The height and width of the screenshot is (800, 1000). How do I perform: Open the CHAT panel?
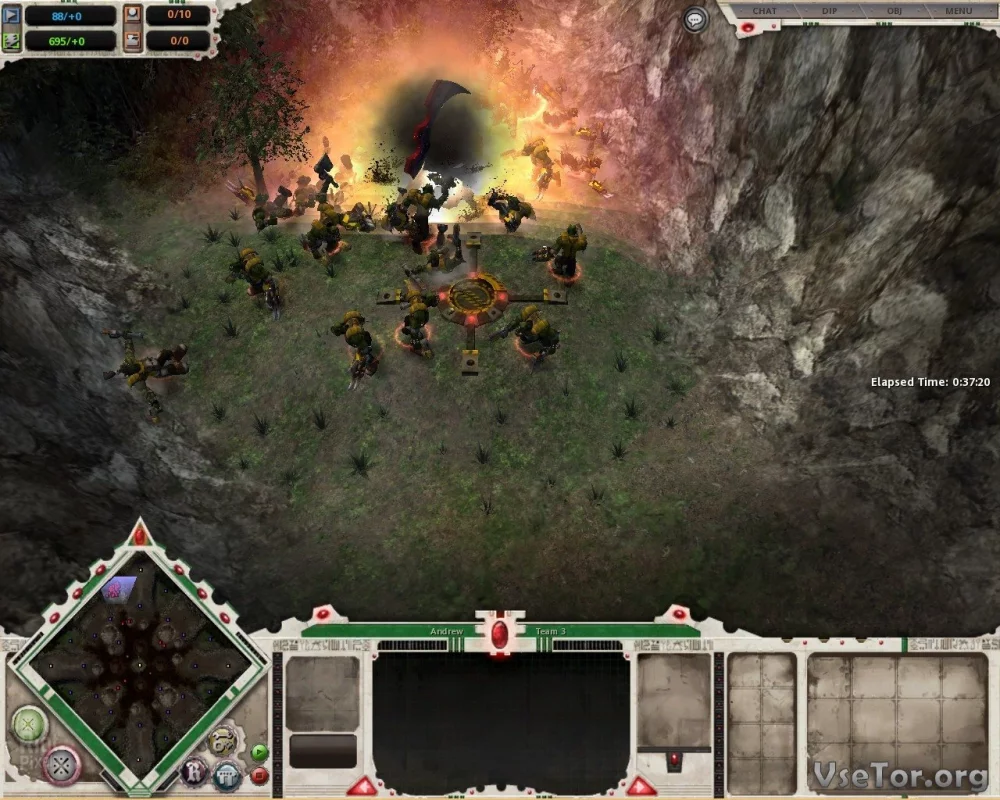pyautogui.click(x=764, y=11)
